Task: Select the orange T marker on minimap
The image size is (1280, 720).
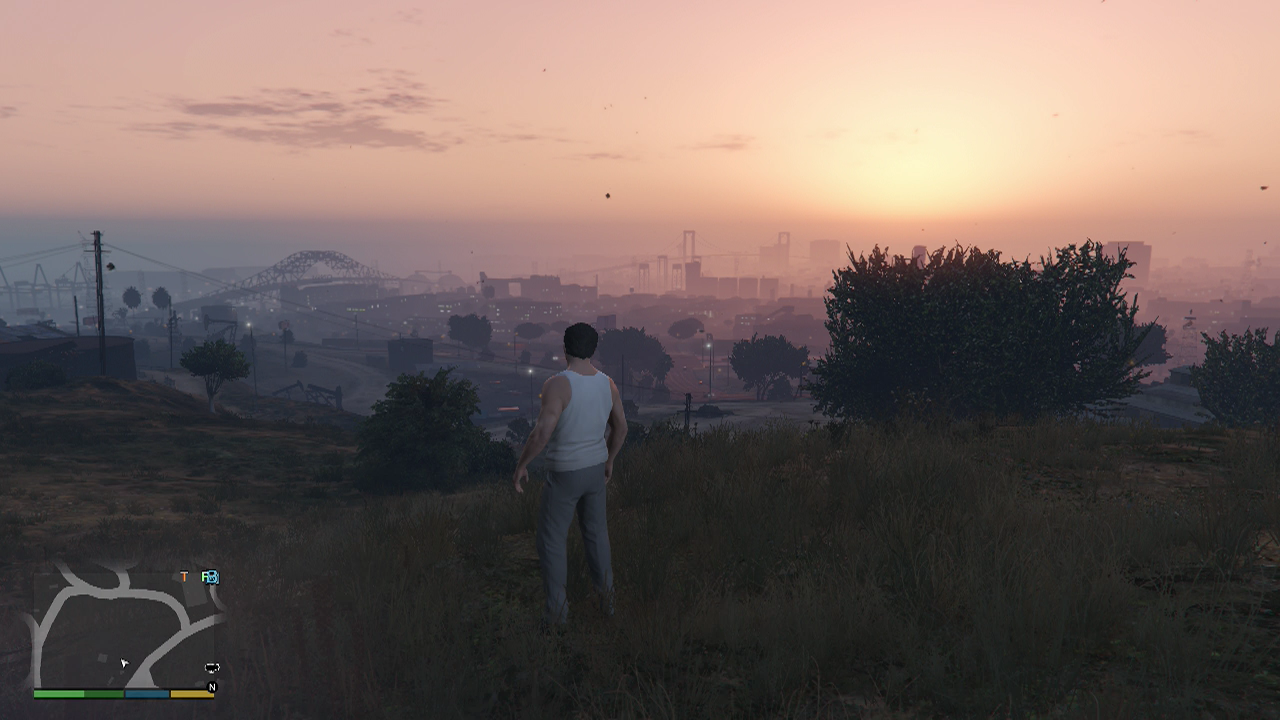Action: tap(184, 577)
